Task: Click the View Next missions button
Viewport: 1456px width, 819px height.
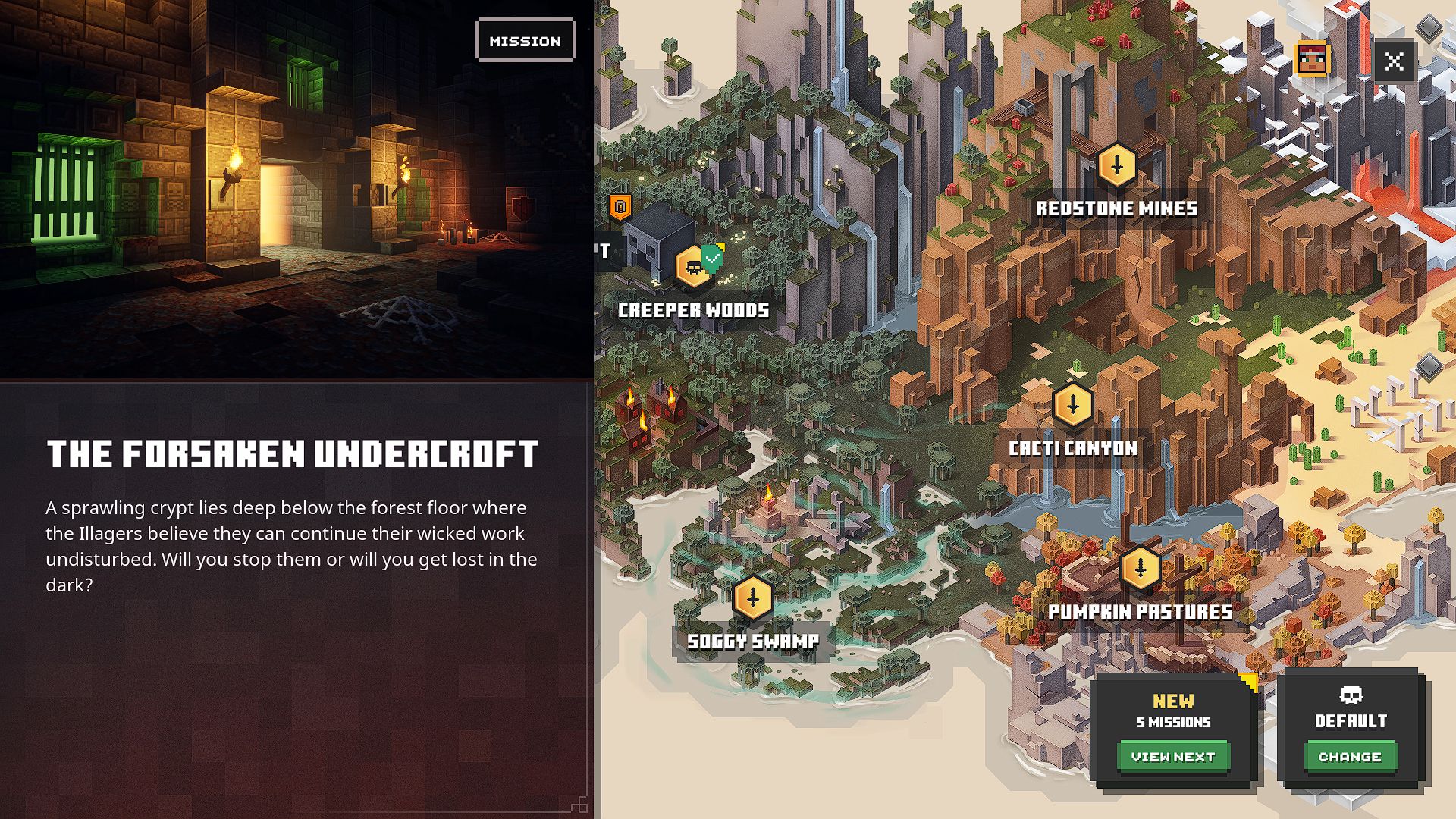Action: tap(1172, 757)
